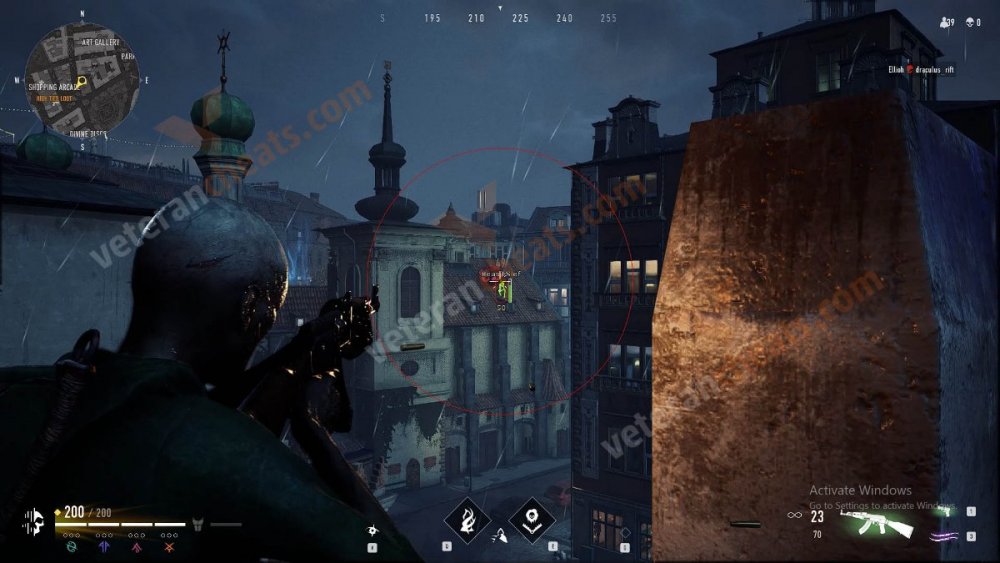Select the yellow player marker on minimap
The width and height of the screenshot is (1000, 563).
[x=82, y=81]
